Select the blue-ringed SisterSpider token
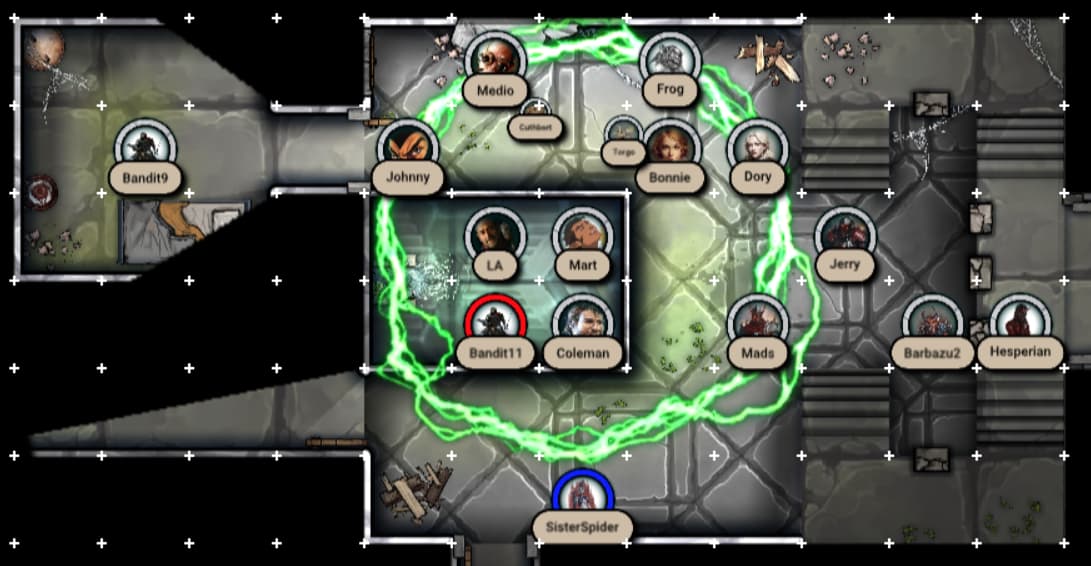 (583, 498)
